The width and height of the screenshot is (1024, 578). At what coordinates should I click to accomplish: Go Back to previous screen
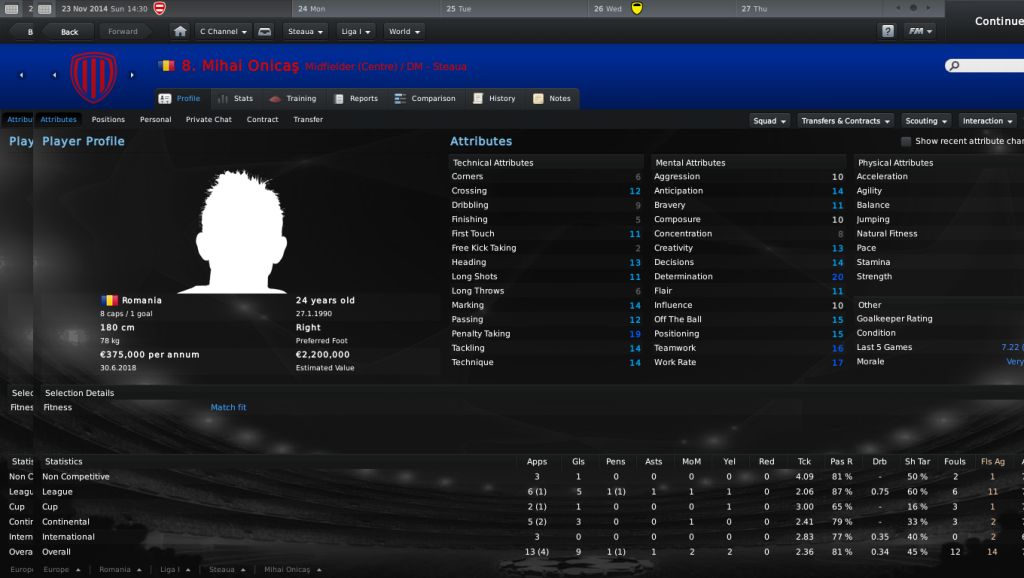click(69, 31)
